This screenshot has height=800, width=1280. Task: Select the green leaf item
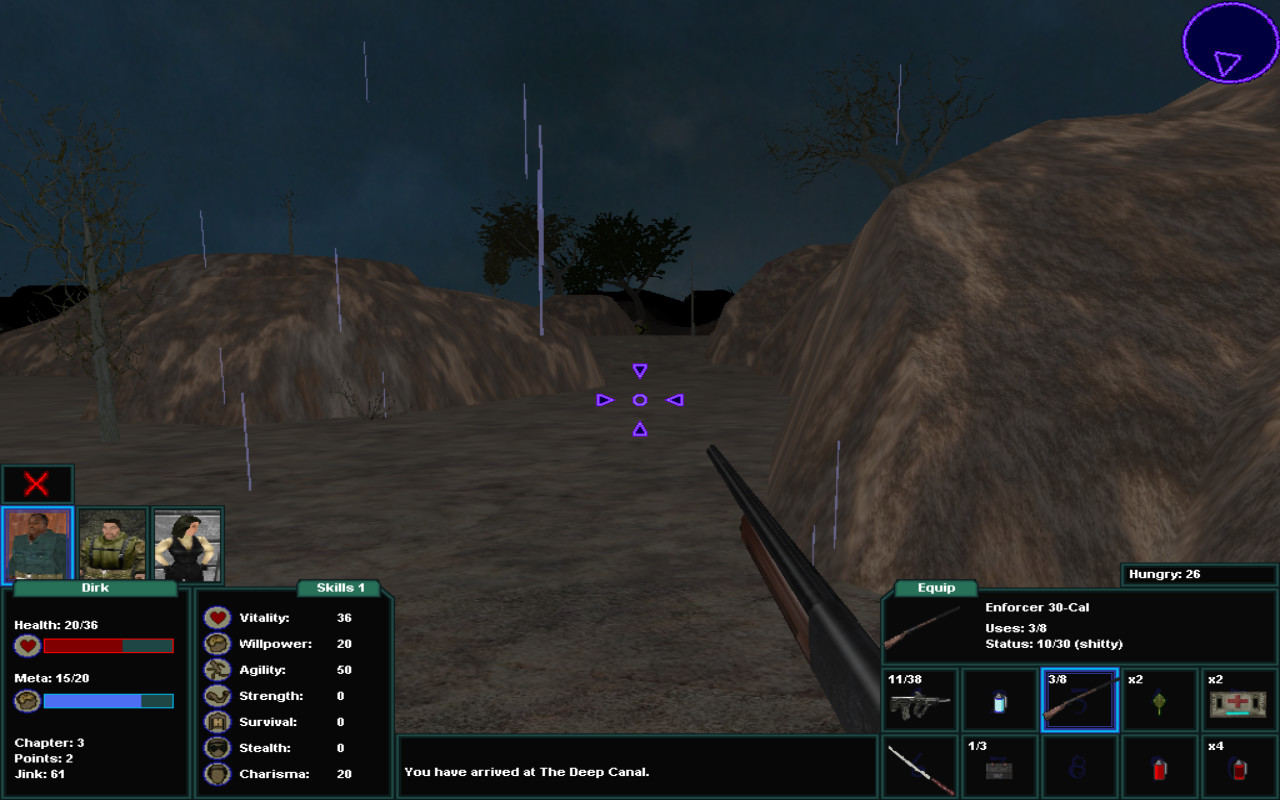[1159, 700]
